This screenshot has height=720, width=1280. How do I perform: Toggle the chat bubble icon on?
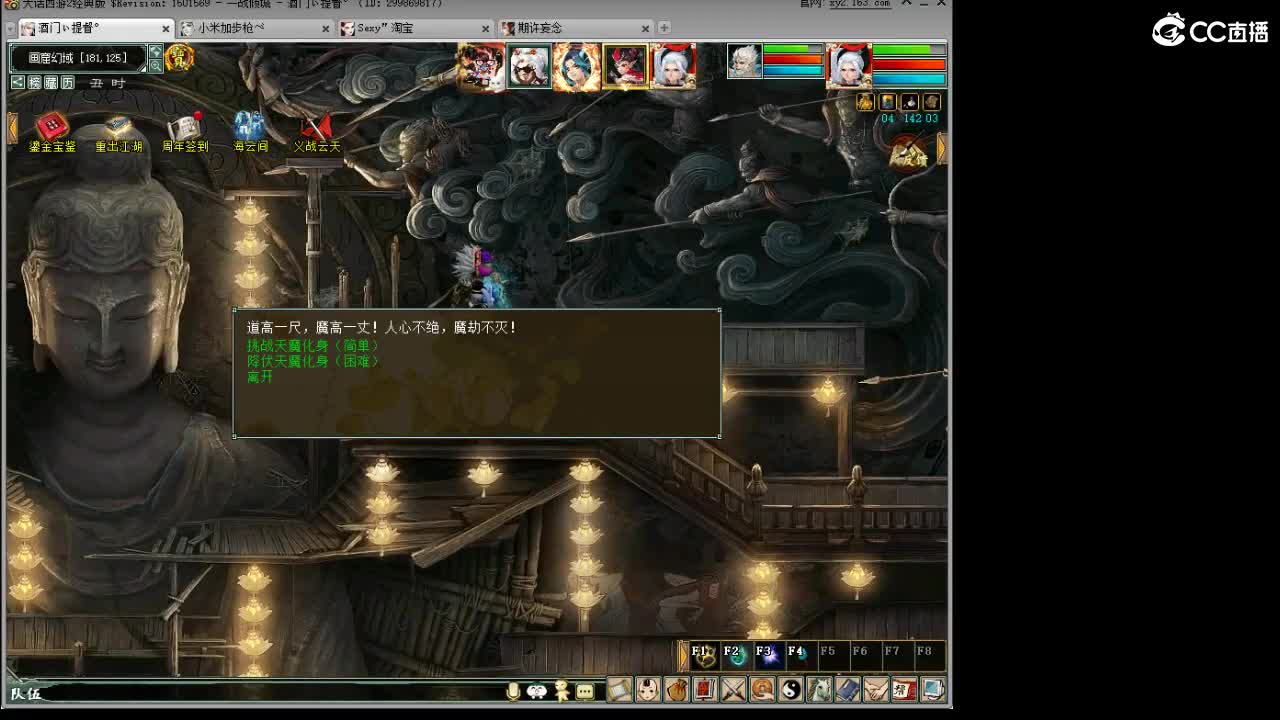tap(584, 689)
